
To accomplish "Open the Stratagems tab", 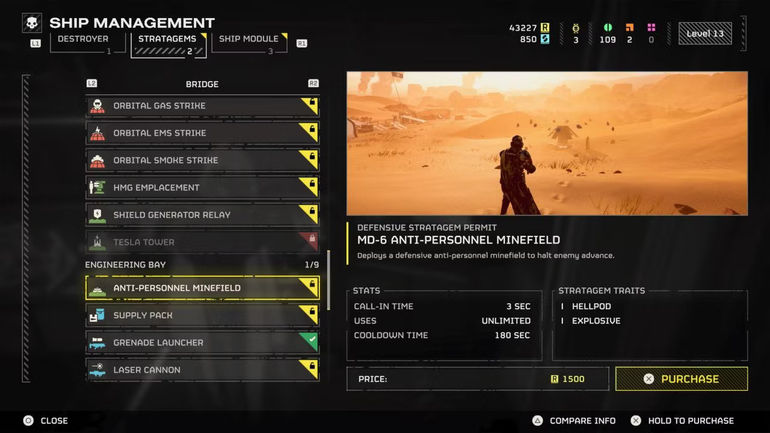I will click(x=166, y=42).
